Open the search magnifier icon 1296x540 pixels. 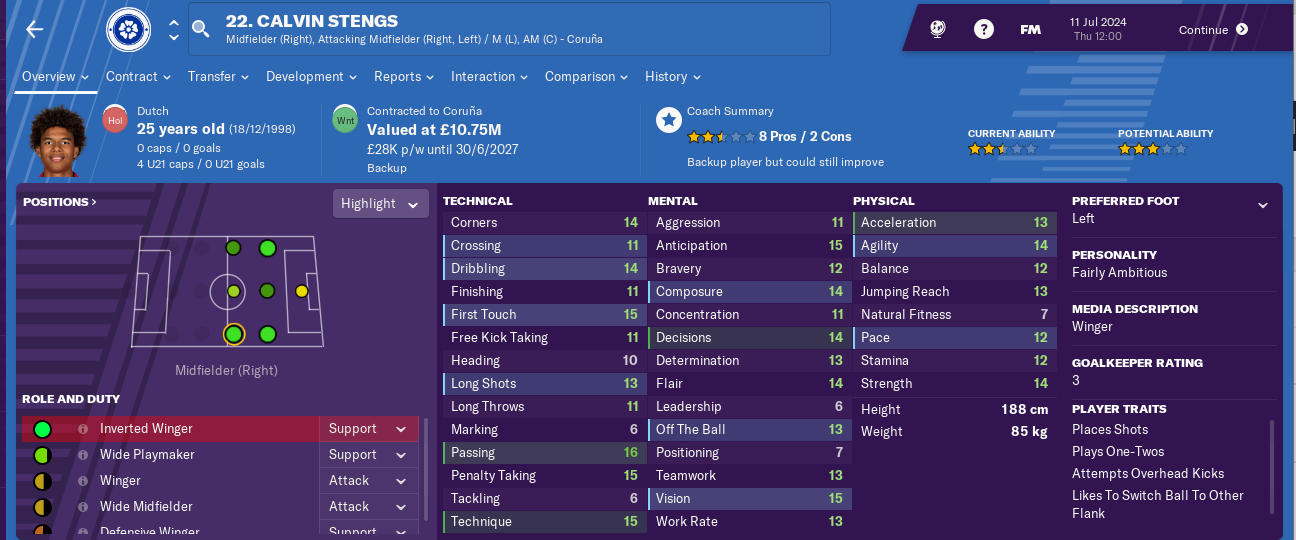click(x=201, y=29)
